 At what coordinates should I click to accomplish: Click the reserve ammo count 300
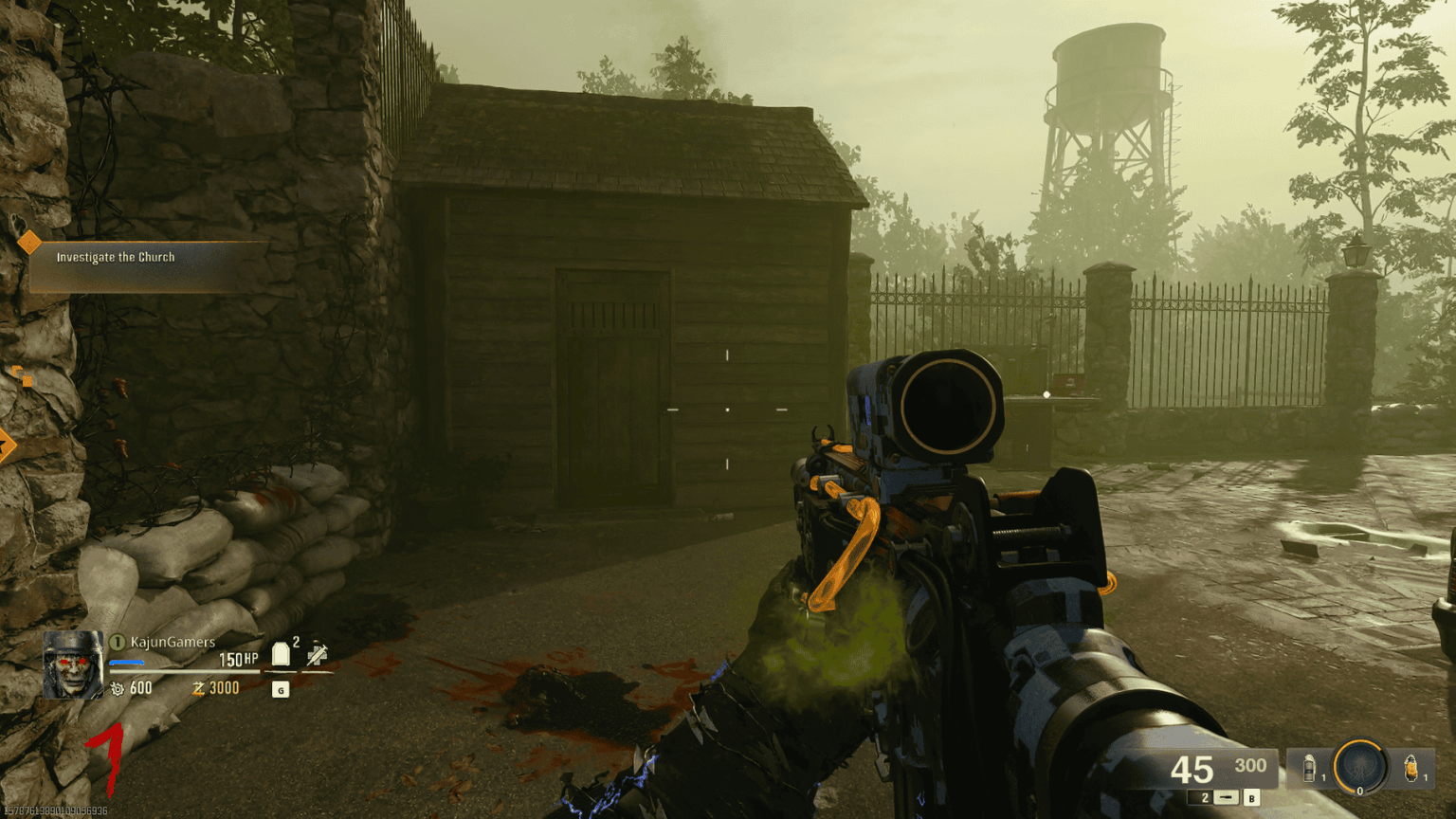click(1250, 764)
